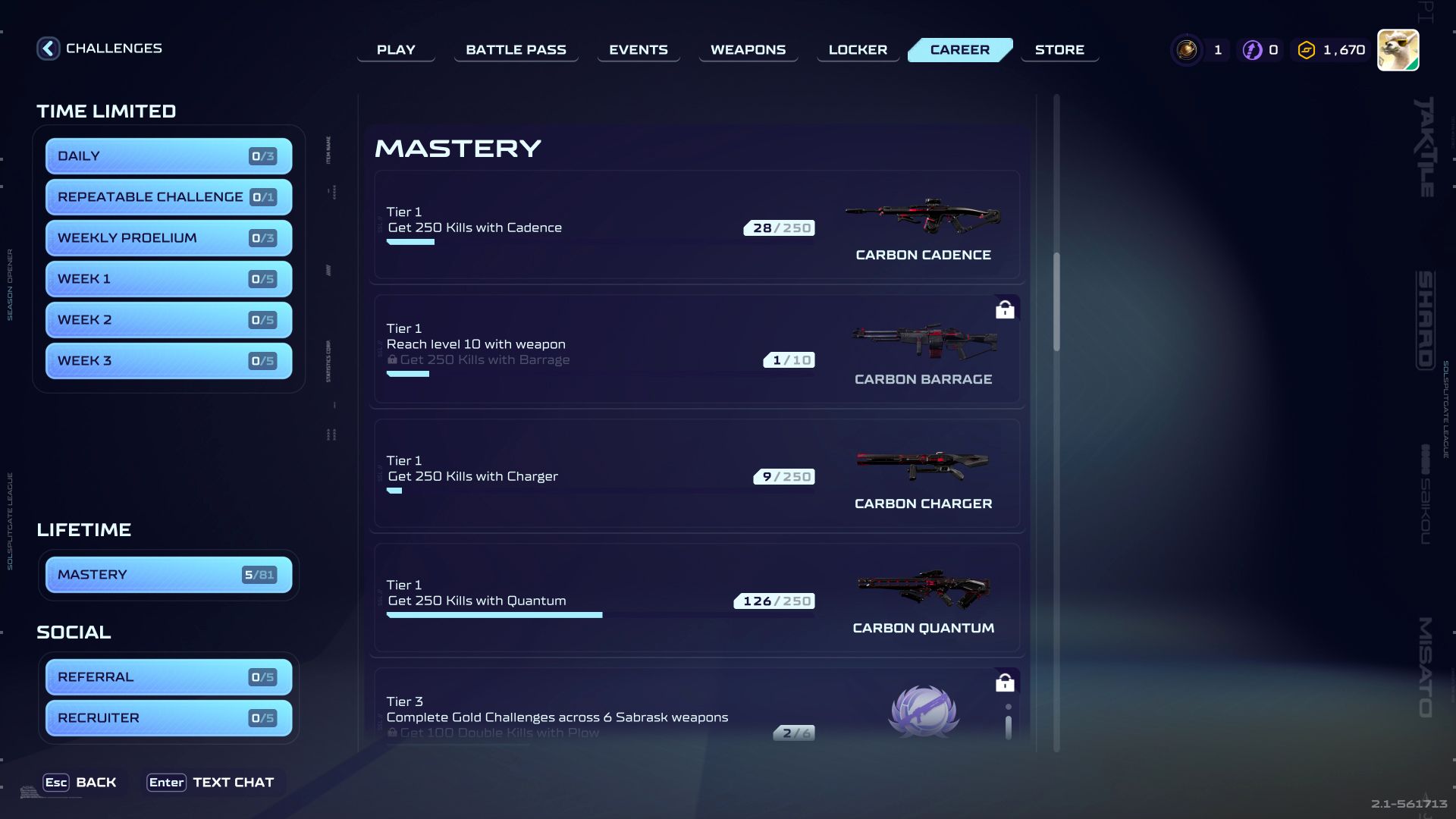
Task: Open the LOCKER tab
Action: pyautogui.click(x=857, y=49)
